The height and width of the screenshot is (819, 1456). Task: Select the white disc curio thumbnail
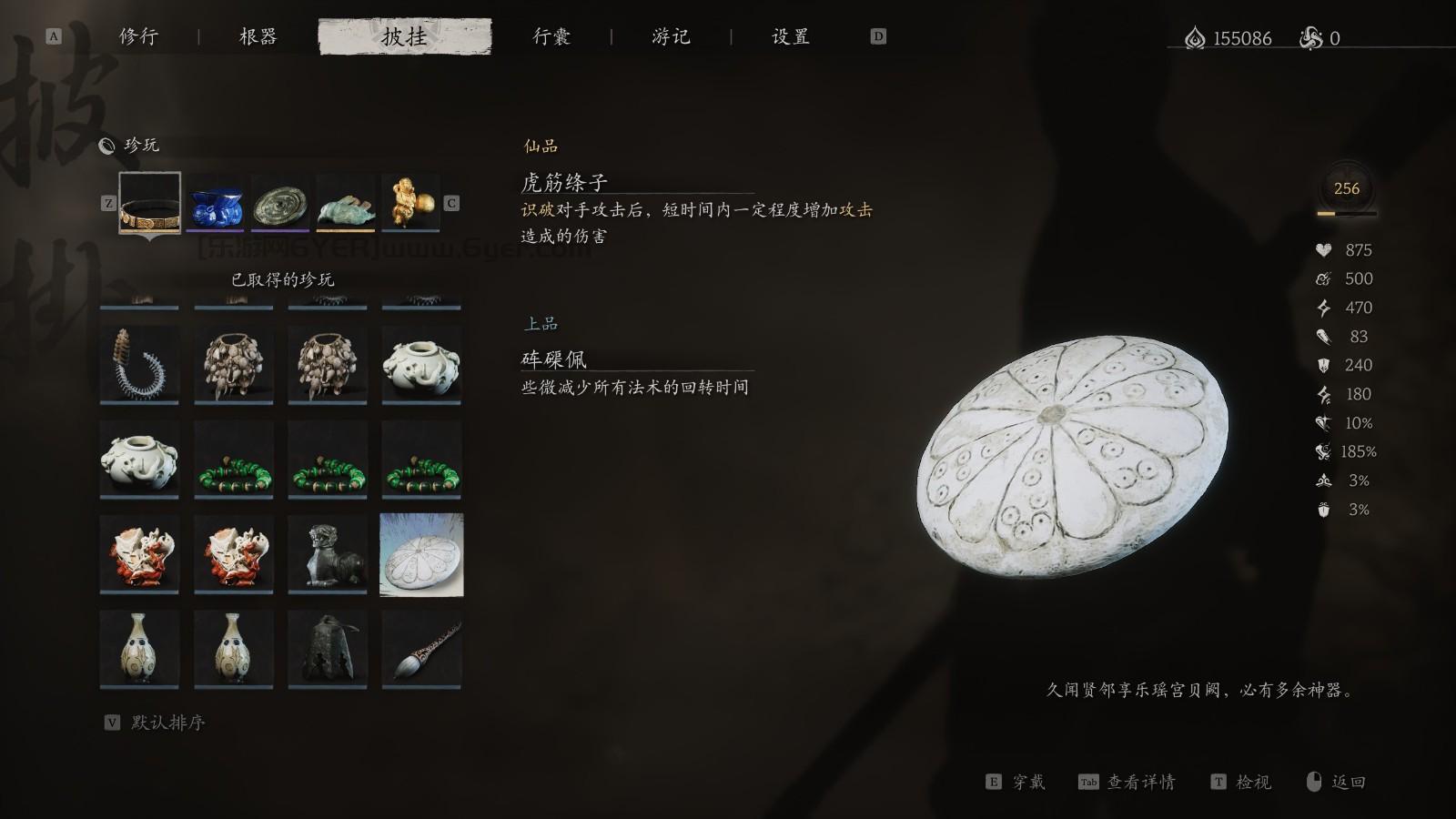click(x=422, y=554)
